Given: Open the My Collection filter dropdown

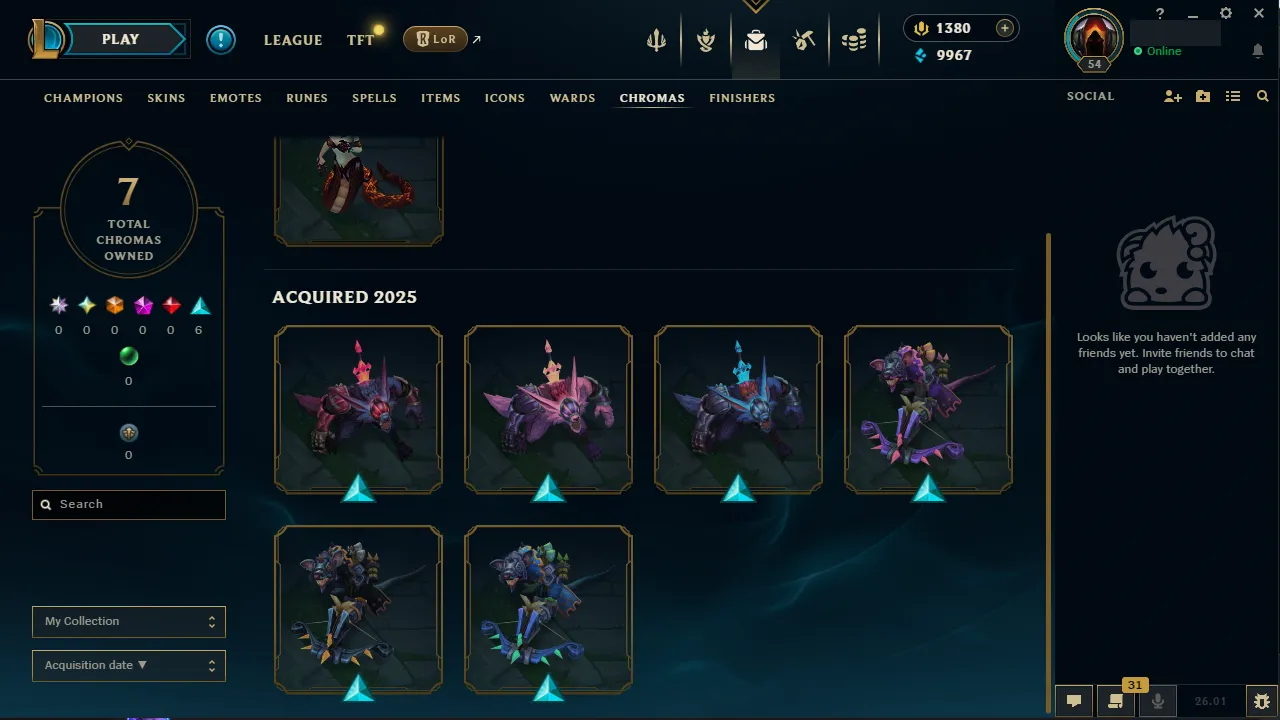Looking at the screenshot, I should coord(128,621).
